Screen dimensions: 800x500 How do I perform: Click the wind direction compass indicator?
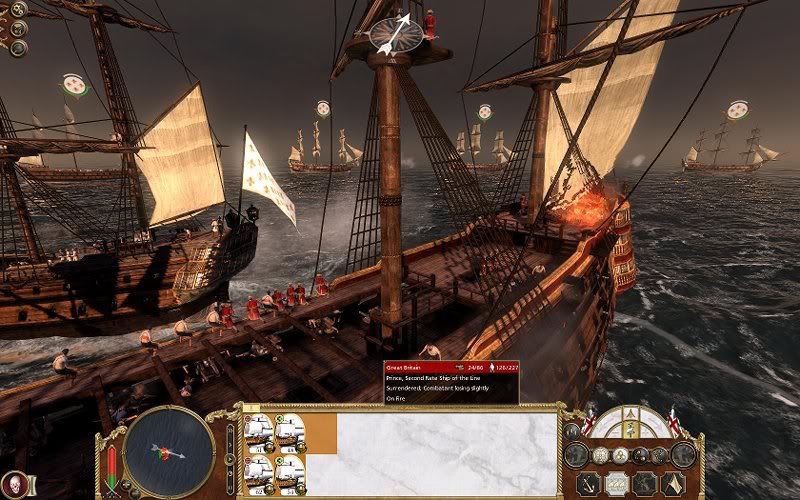[x=396, y=34]
